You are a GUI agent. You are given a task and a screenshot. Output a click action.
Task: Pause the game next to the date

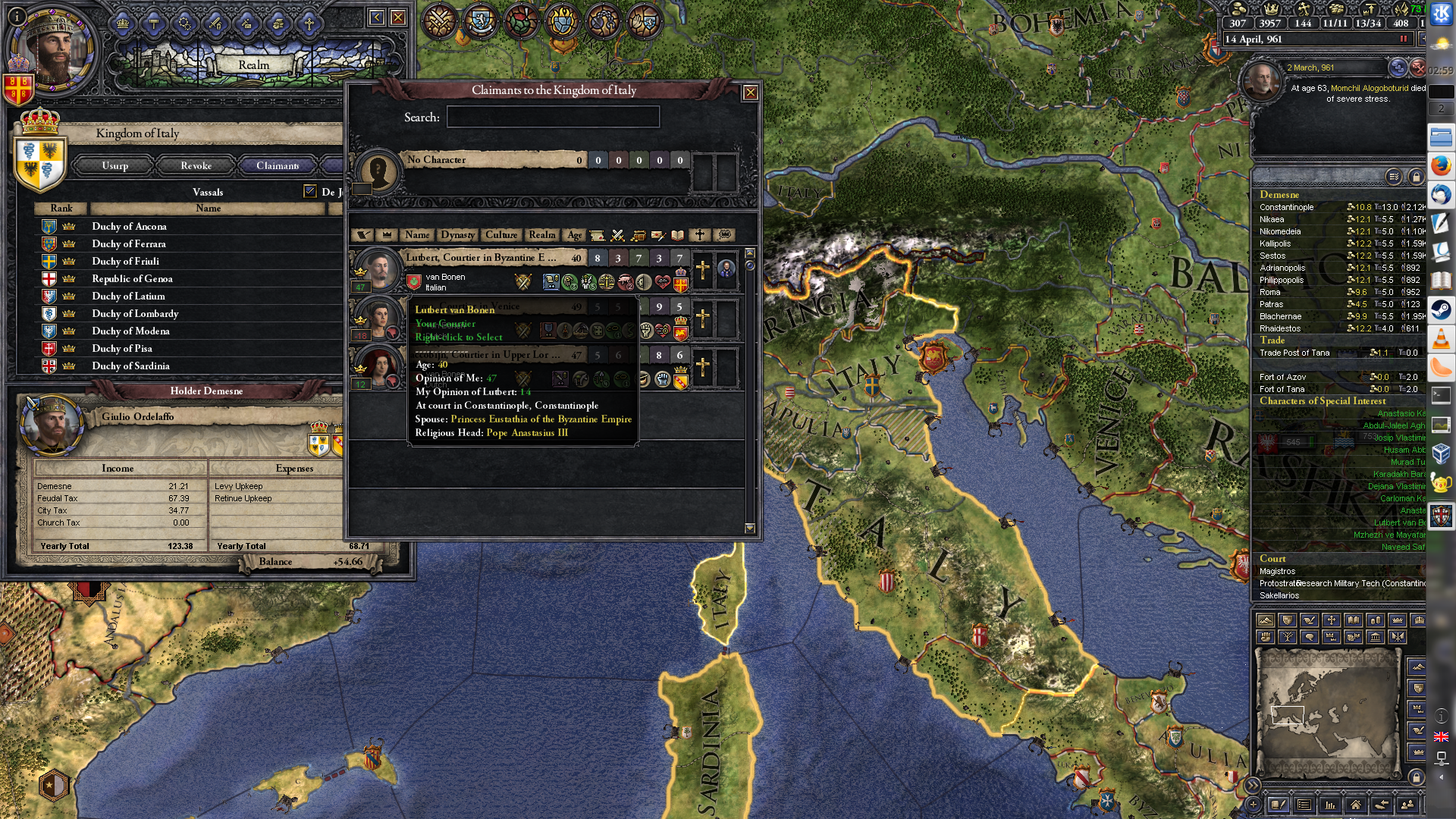(x=1403, y=39)
